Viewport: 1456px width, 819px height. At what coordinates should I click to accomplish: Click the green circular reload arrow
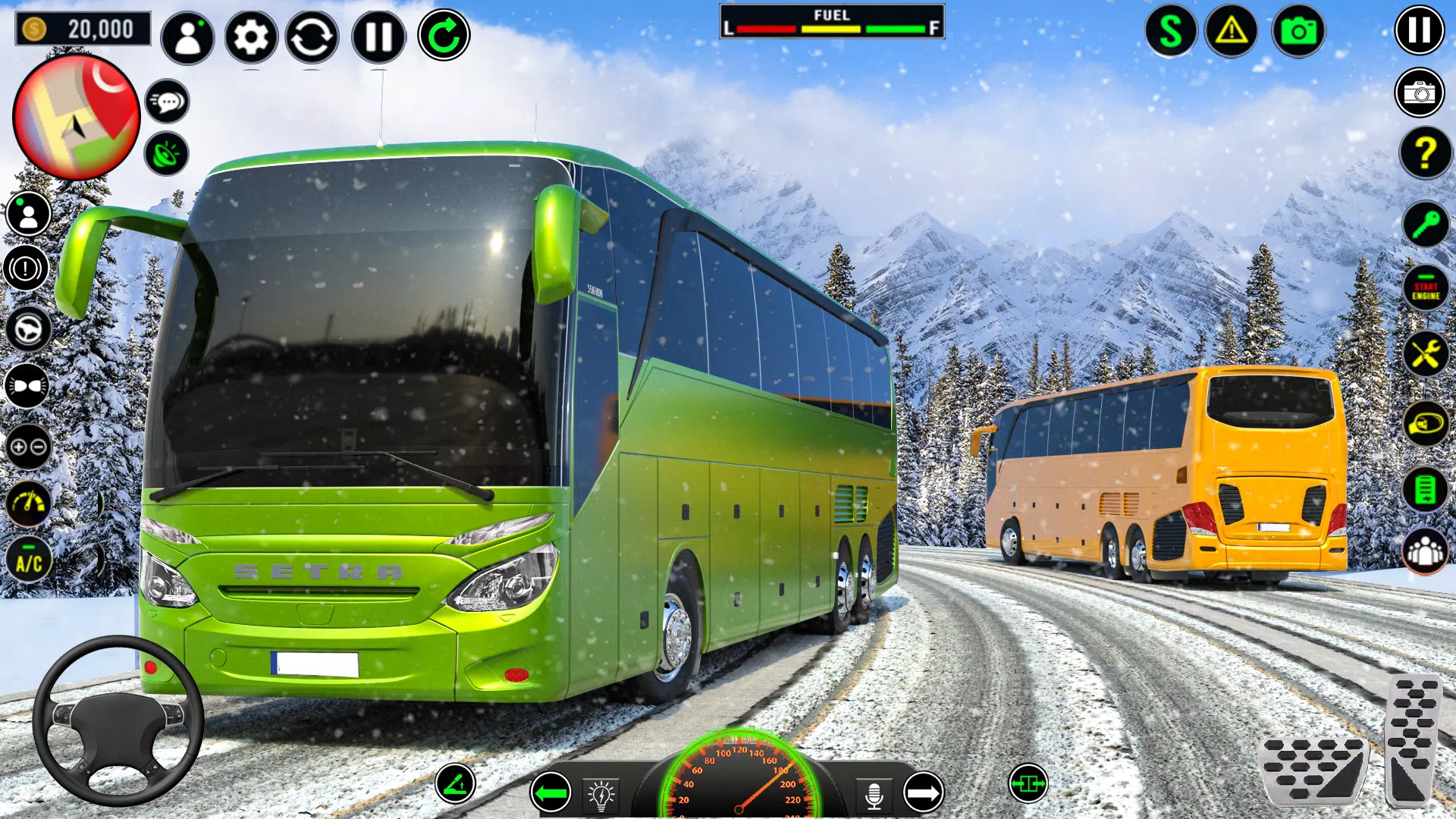(x=444, y=36)
